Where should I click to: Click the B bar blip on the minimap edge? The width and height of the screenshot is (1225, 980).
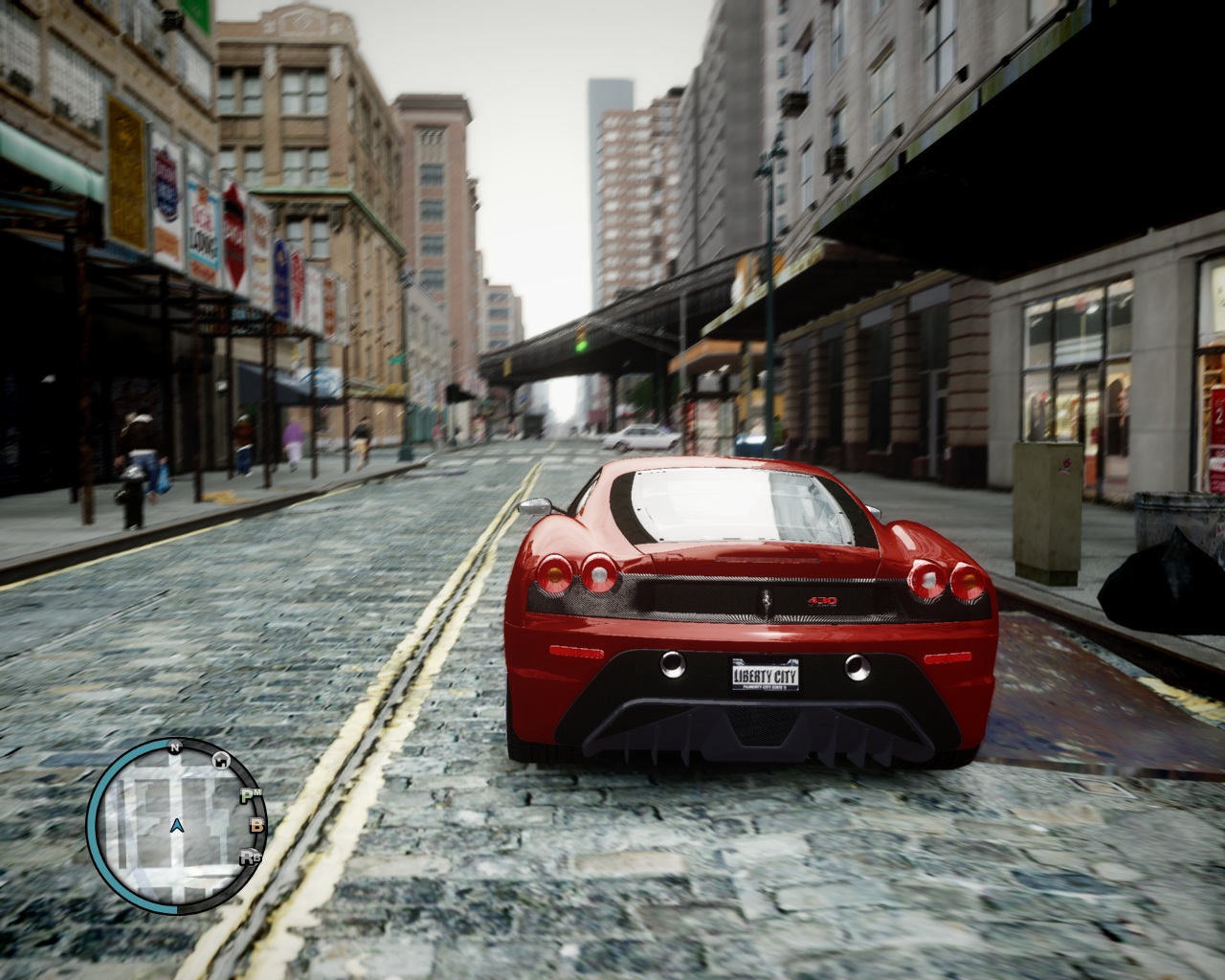pos(256,827)
